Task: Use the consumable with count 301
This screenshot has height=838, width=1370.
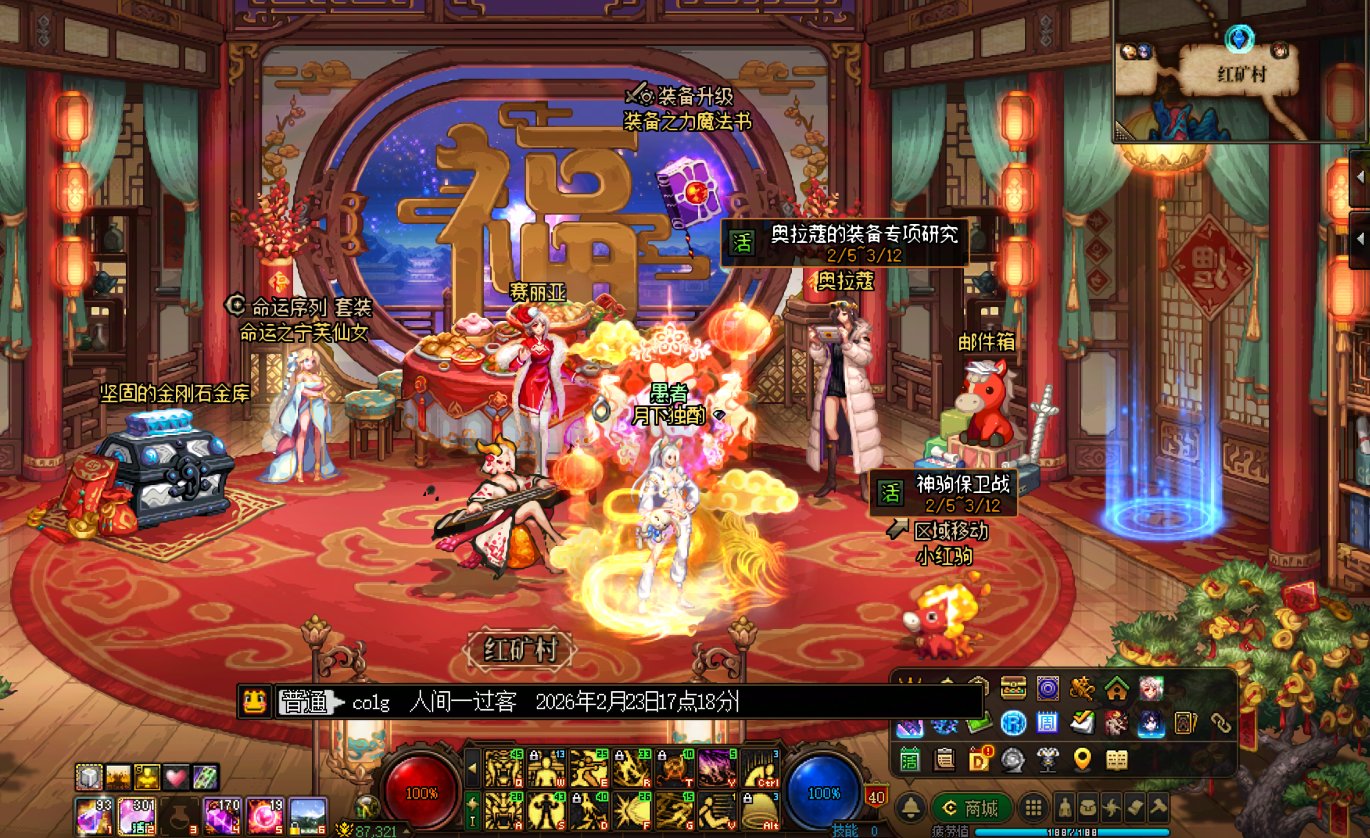Action: point(136,816)
